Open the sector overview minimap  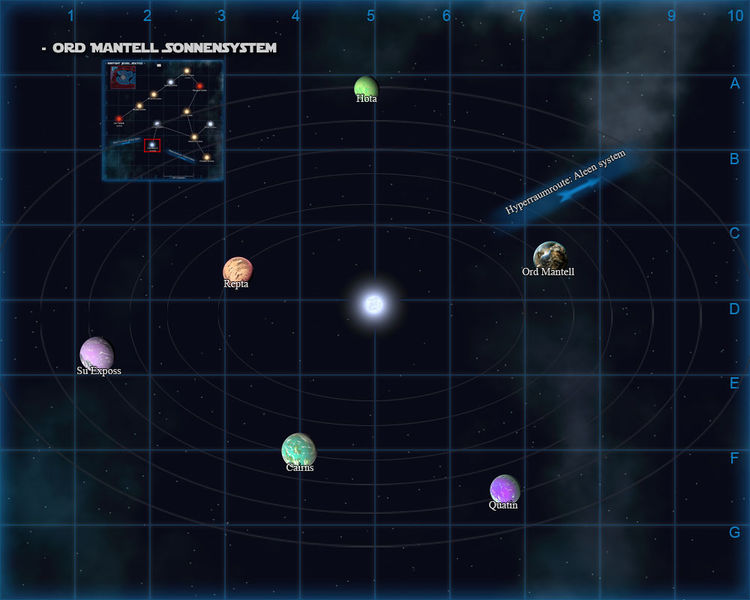[162, 120]
